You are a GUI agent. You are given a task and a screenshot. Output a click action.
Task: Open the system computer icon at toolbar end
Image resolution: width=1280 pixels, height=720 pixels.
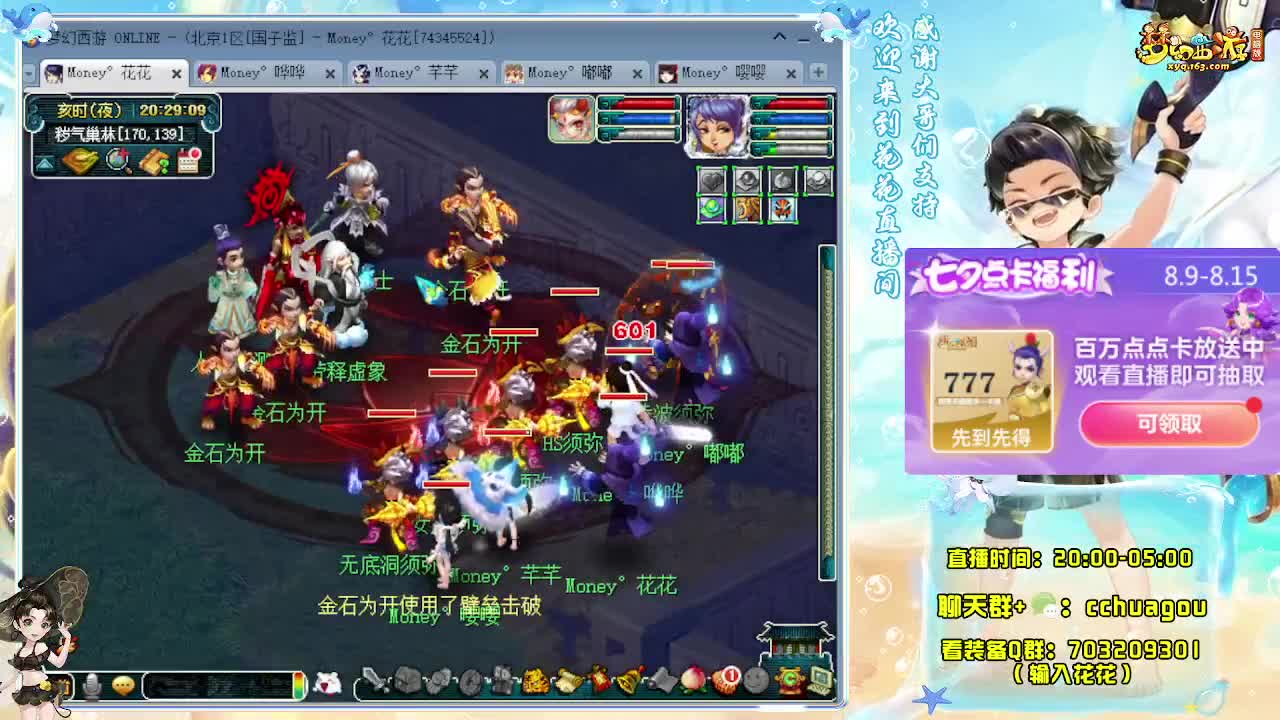[x=819, y=678]
